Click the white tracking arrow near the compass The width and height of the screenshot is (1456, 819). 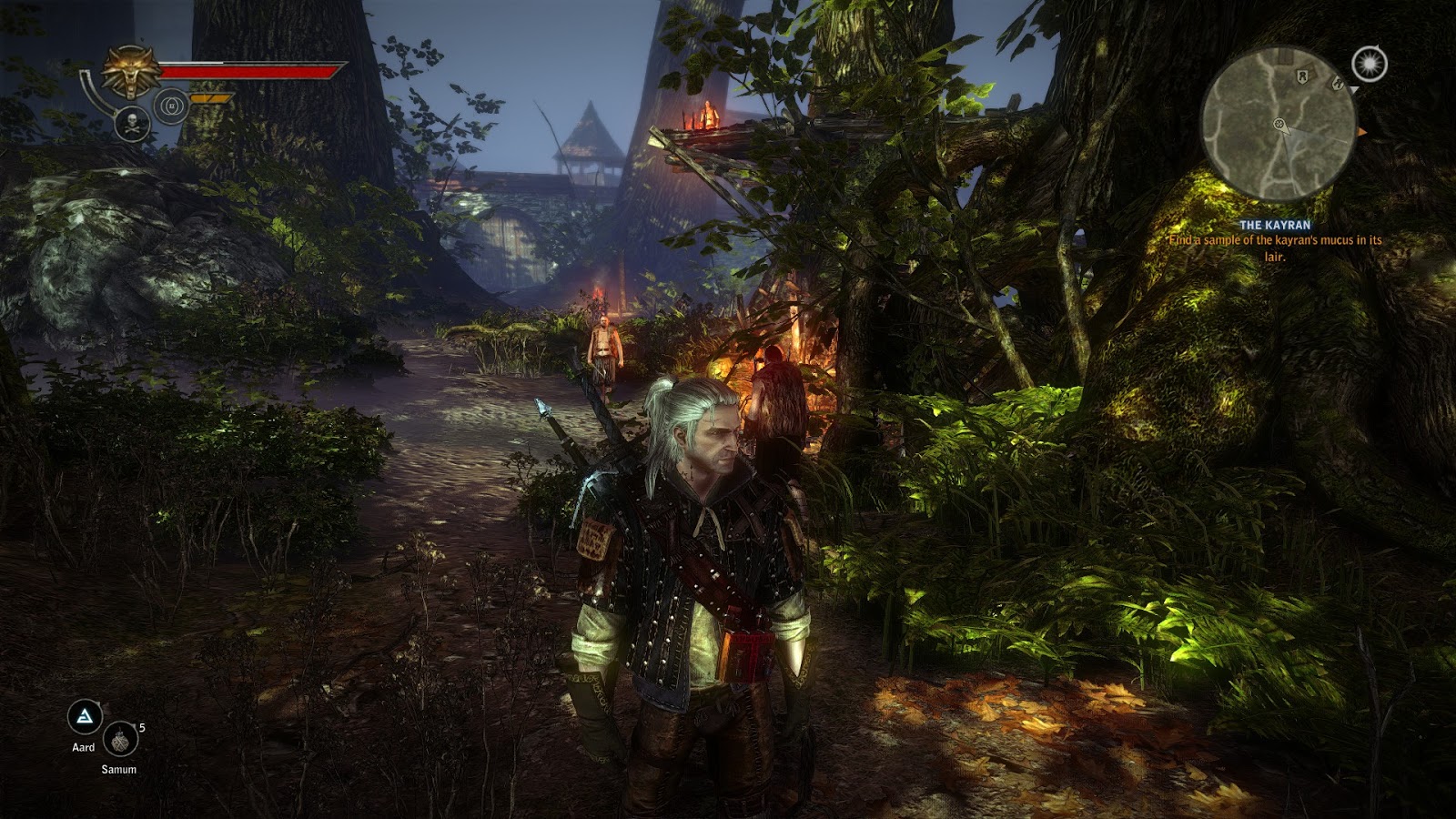1355,91
